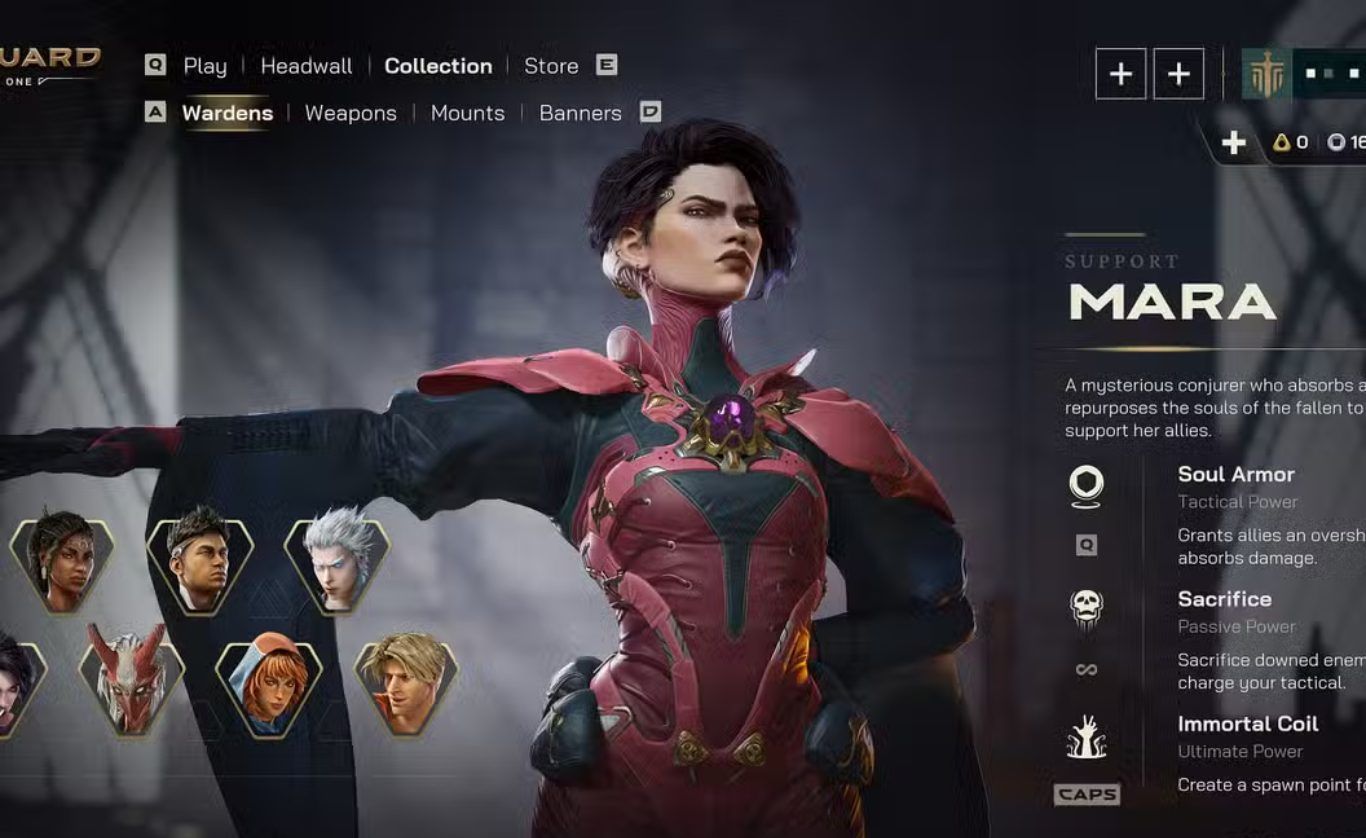Select the blond warden portrait

click(x=406, y=683)
